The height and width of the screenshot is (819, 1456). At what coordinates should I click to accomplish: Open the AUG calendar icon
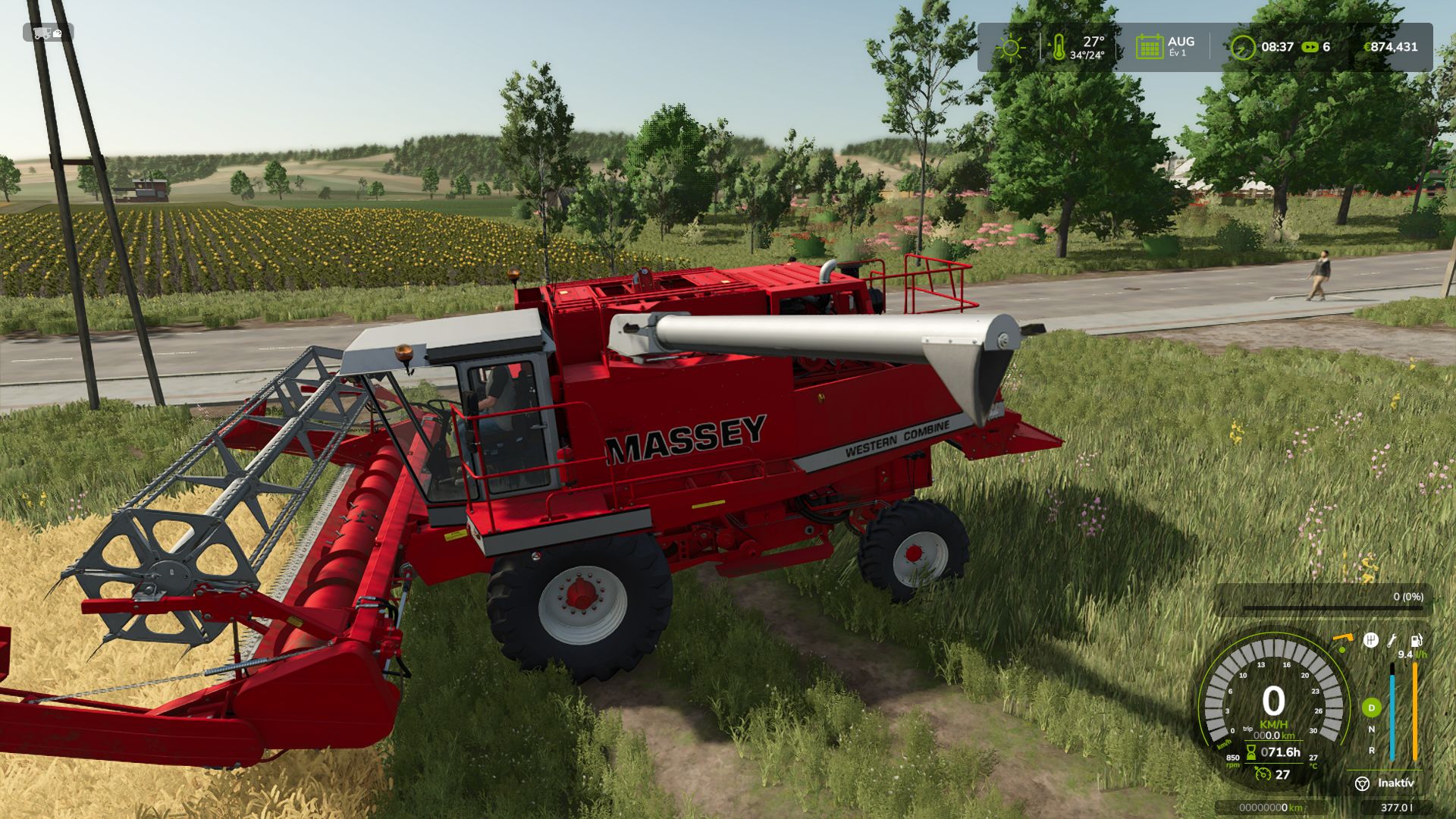click(x=1151, y=45)
